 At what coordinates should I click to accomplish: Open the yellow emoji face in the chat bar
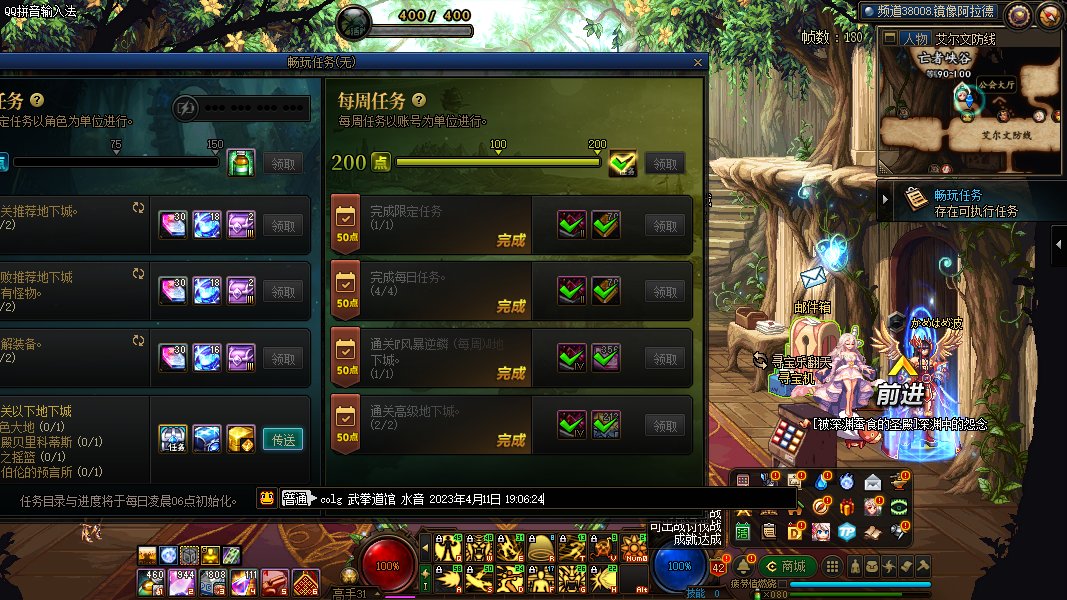click(x=266, y=498)
